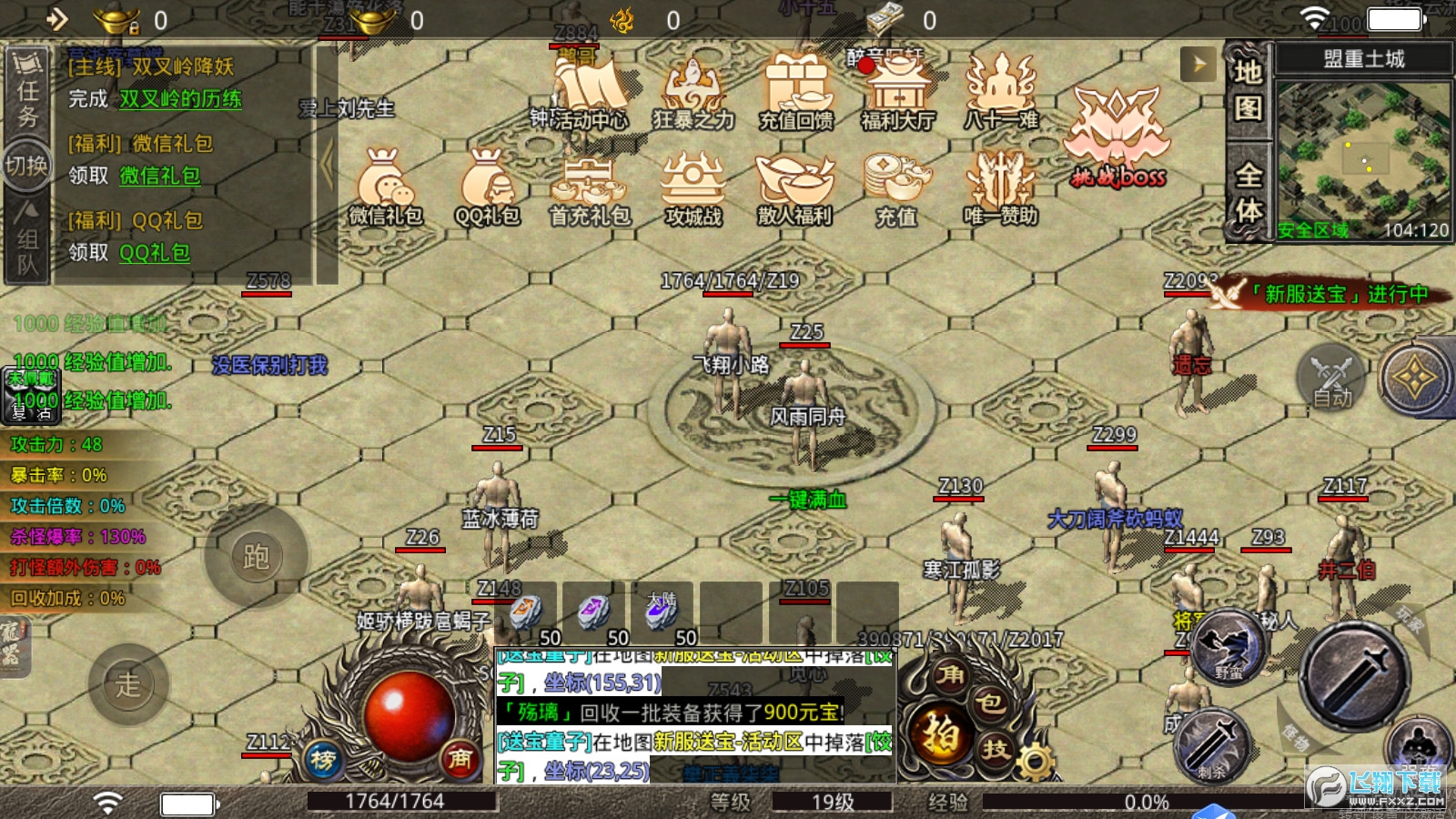This screenshot has height=819, width=1456.
Task: Open the 首充礼包 treasure chest
Action: click(x=590, y=187)
